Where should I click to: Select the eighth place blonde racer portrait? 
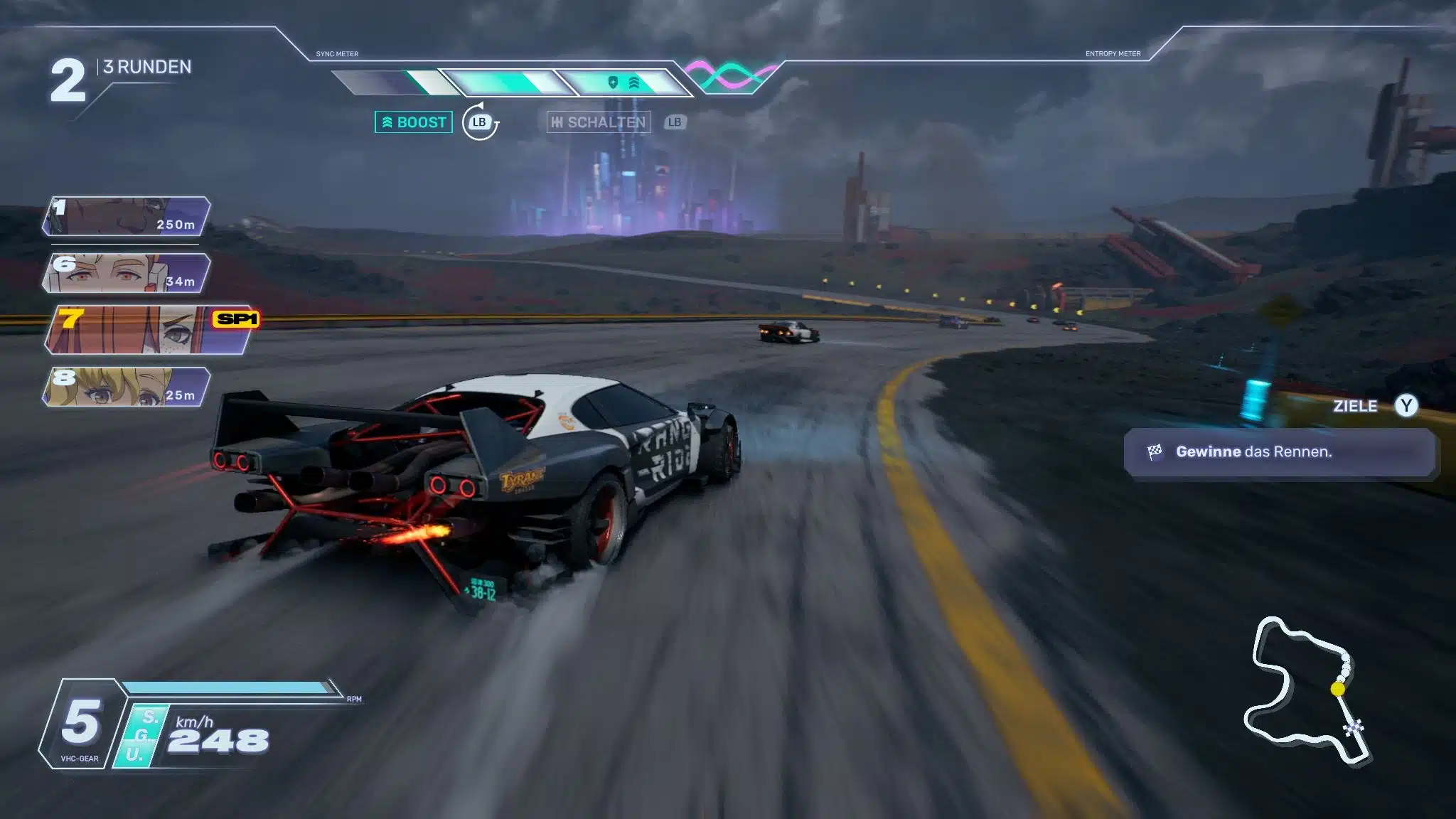[127, 387]
